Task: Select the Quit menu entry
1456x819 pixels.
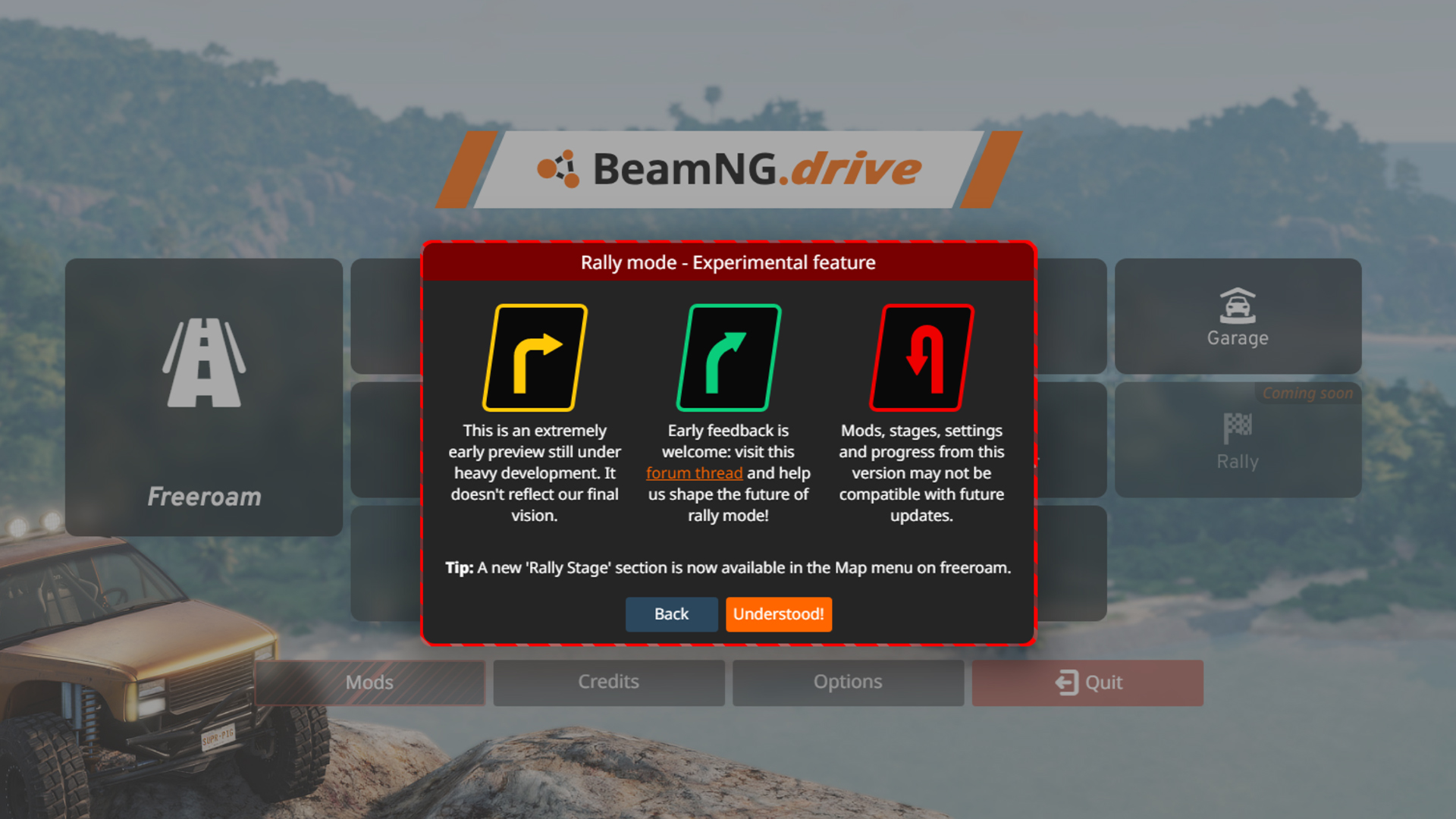Action: coord(1087,682)
